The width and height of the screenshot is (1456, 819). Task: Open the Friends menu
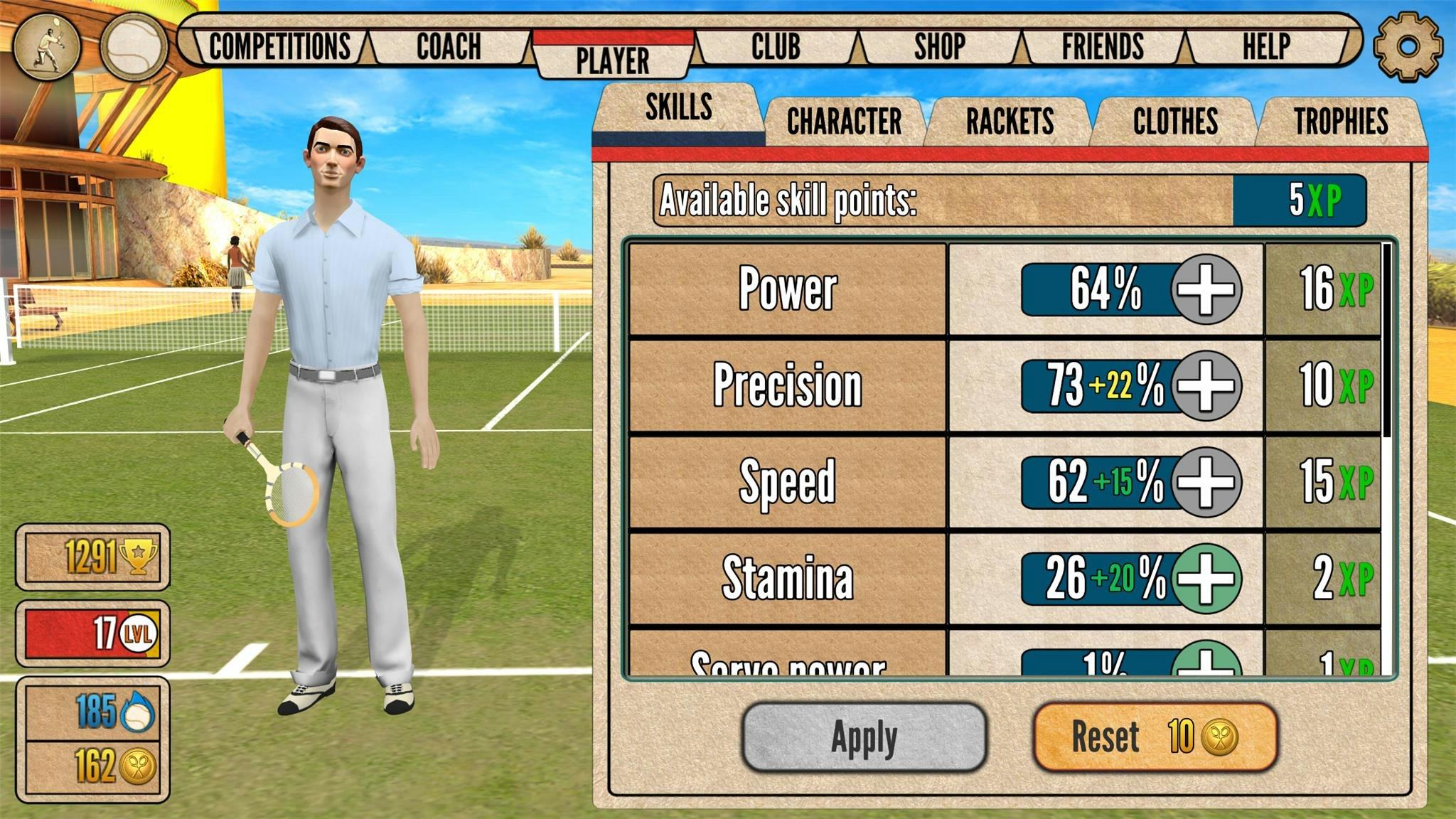[1102, 46]
